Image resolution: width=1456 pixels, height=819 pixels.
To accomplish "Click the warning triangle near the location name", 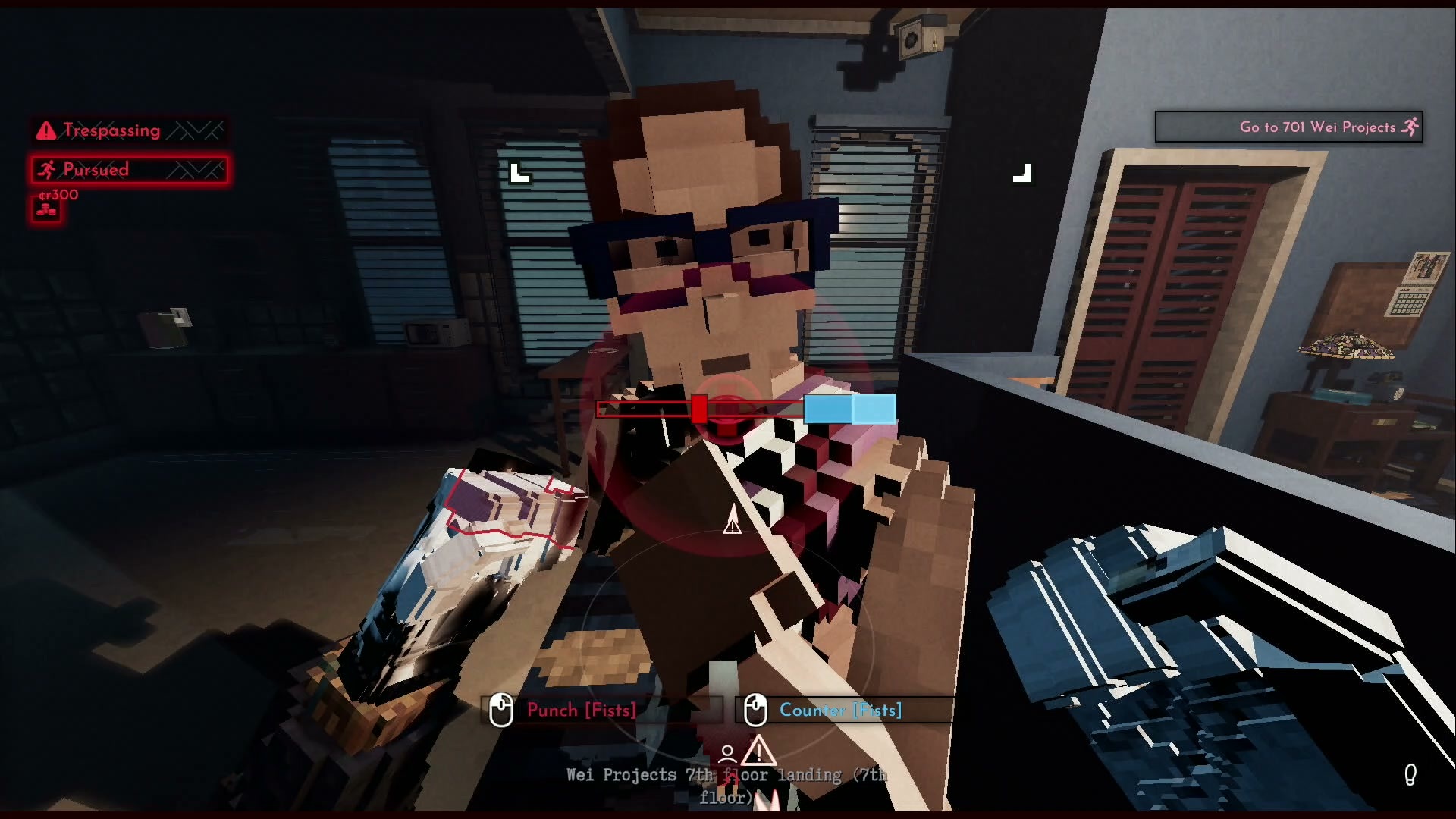I will pyautogui.click(x=758, y=752).
